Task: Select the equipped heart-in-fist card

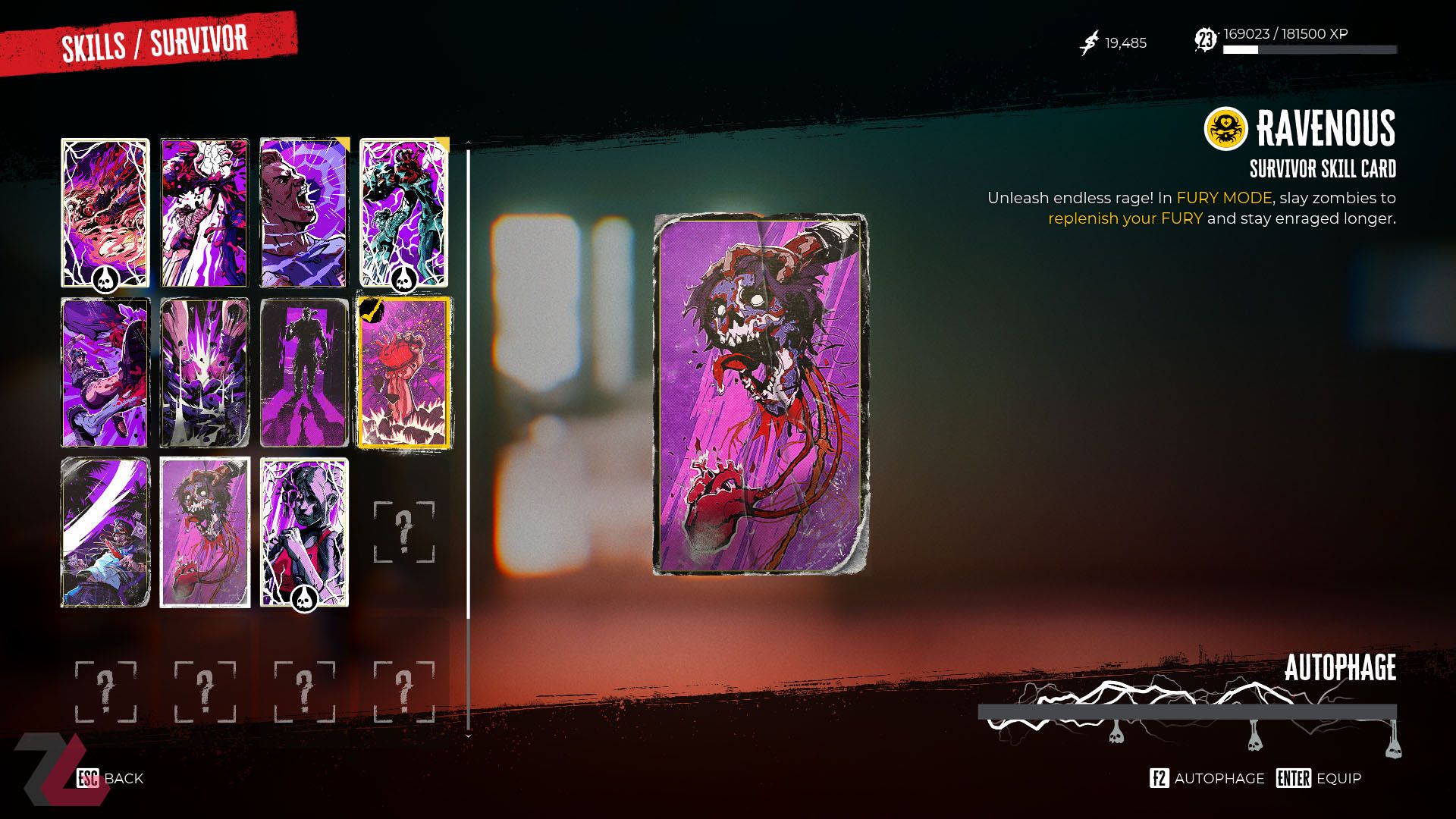Action: point(403,372)
